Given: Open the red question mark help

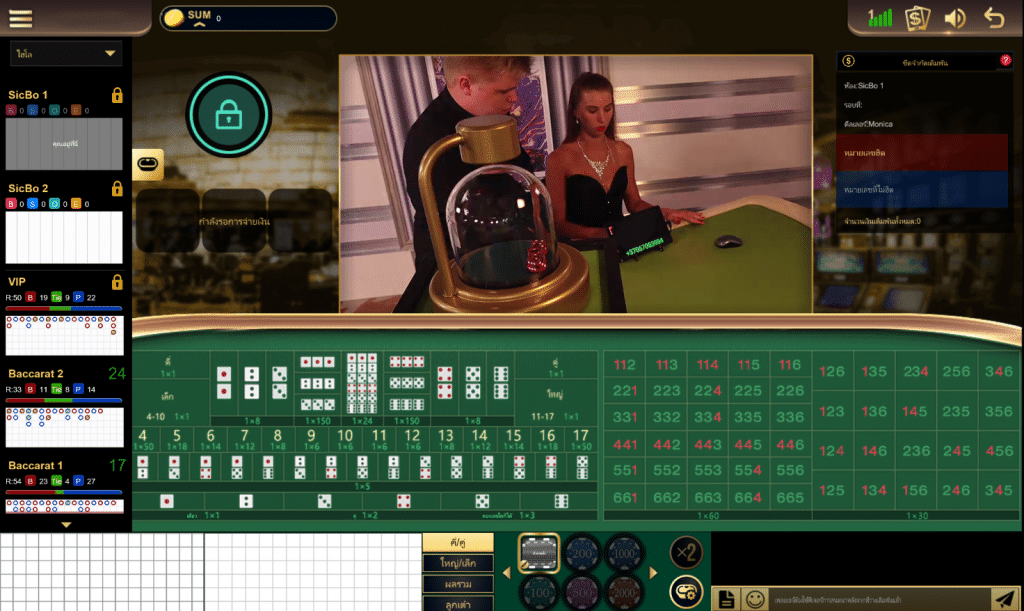Looking at the screenshot, I should 1005,61.
